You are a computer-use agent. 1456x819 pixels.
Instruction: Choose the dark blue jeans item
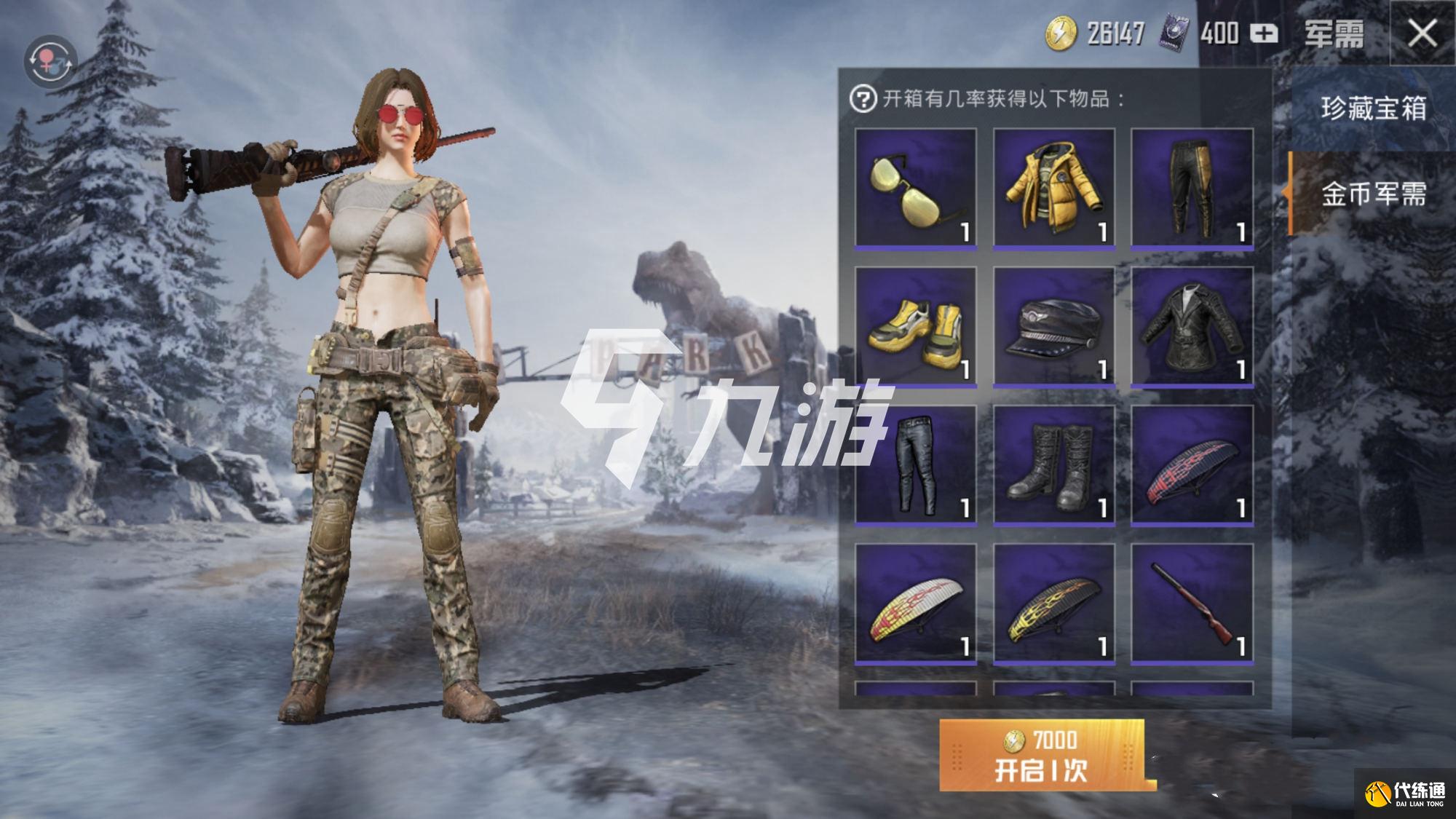(x=916, y=464)
